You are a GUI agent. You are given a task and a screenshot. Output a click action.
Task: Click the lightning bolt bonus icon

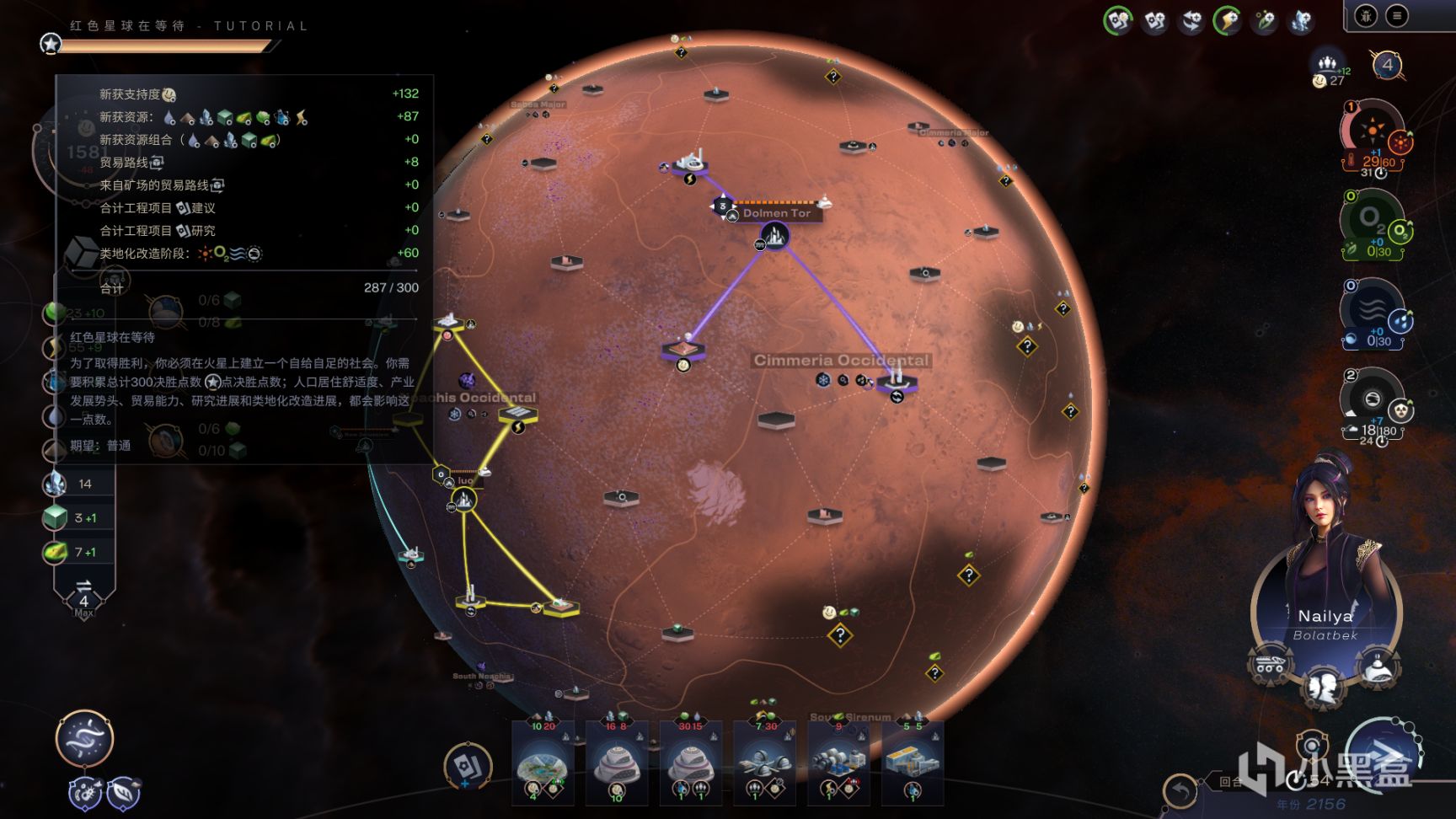[x=1227, y=20]
